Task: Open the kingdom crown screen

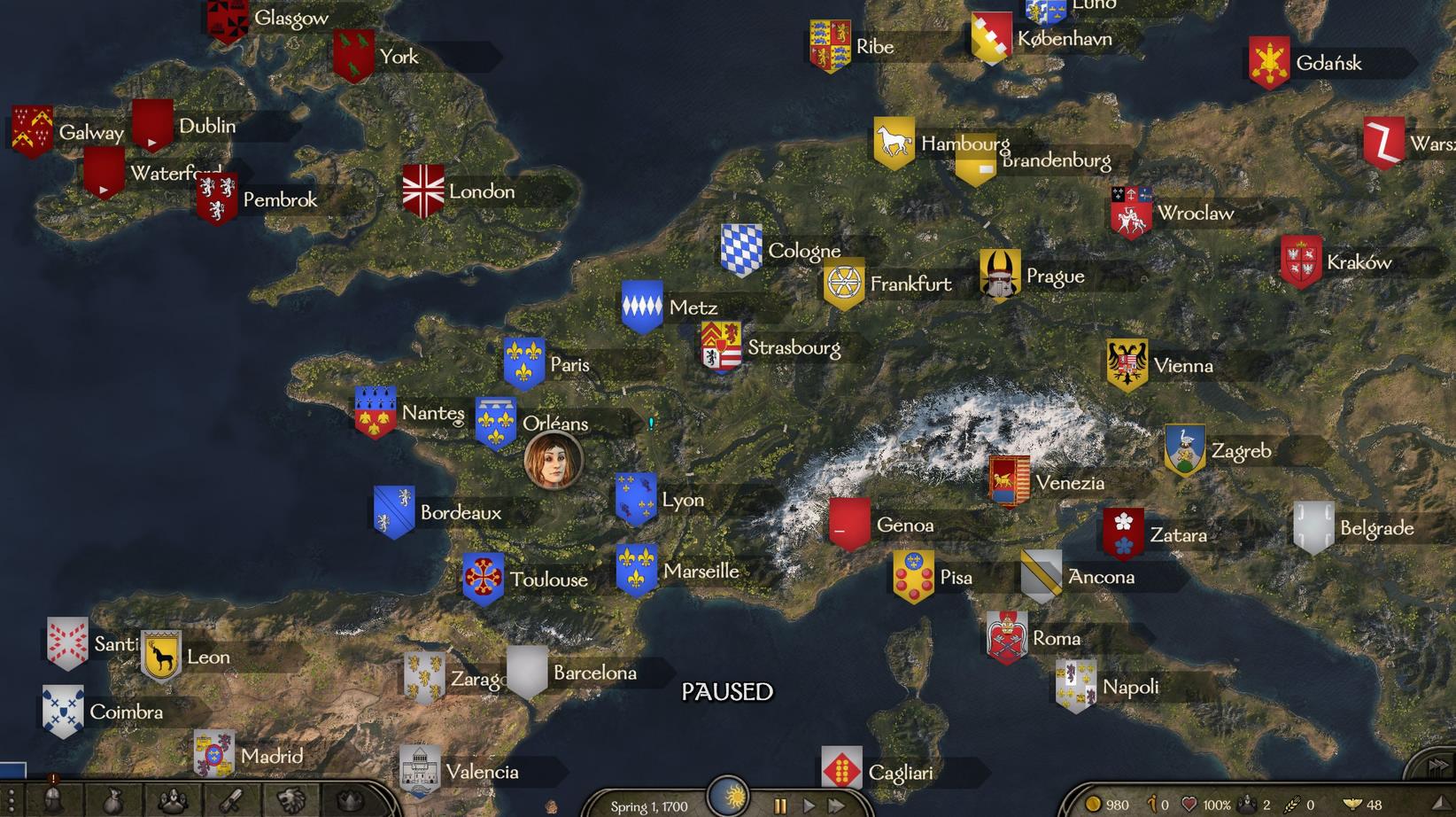Action: pyautogui.click(x=352, y=801)
